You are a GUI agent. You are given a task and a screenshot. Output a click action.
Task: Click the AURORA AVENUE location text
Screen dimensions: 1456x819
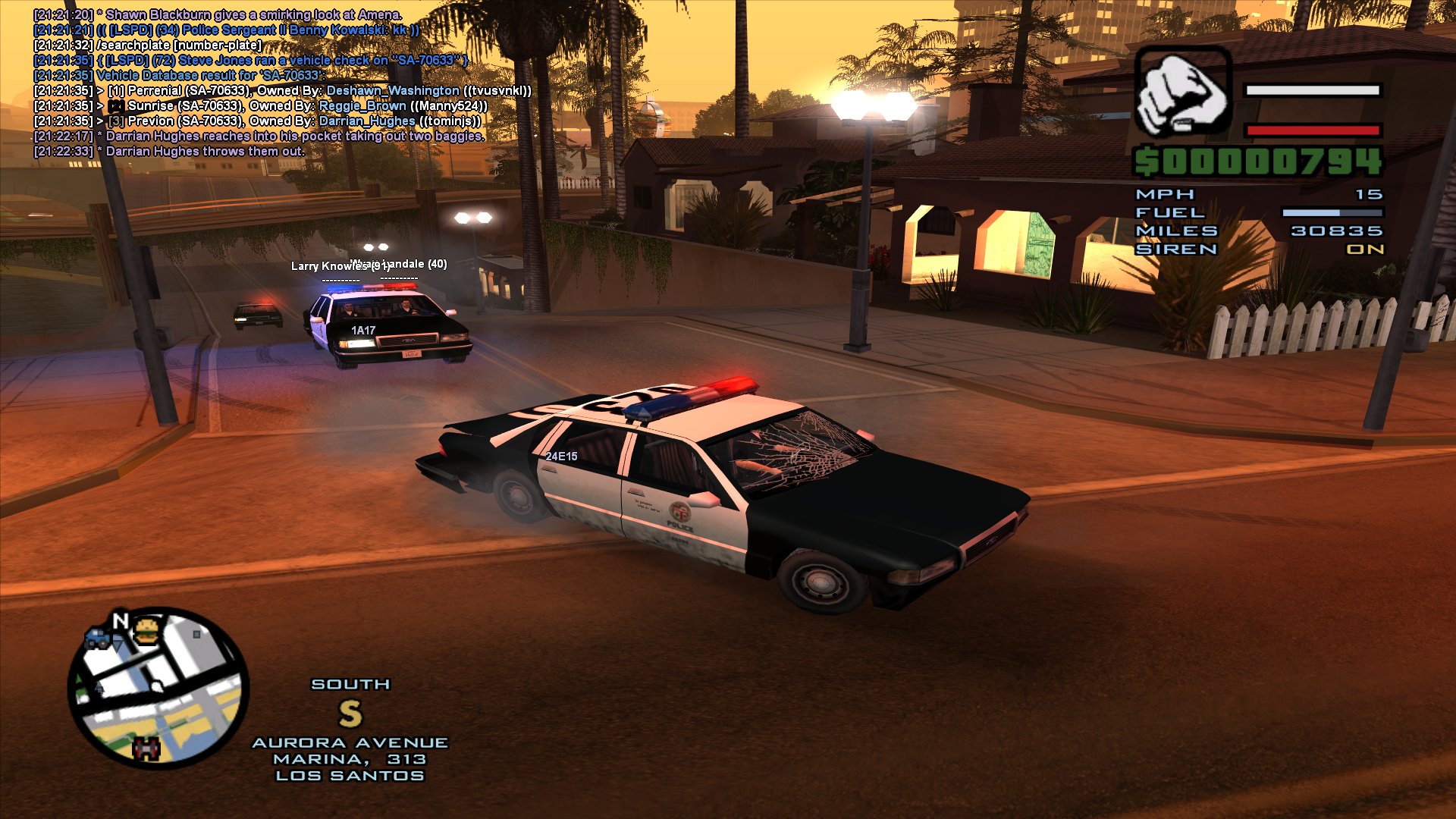pos(350,742)
